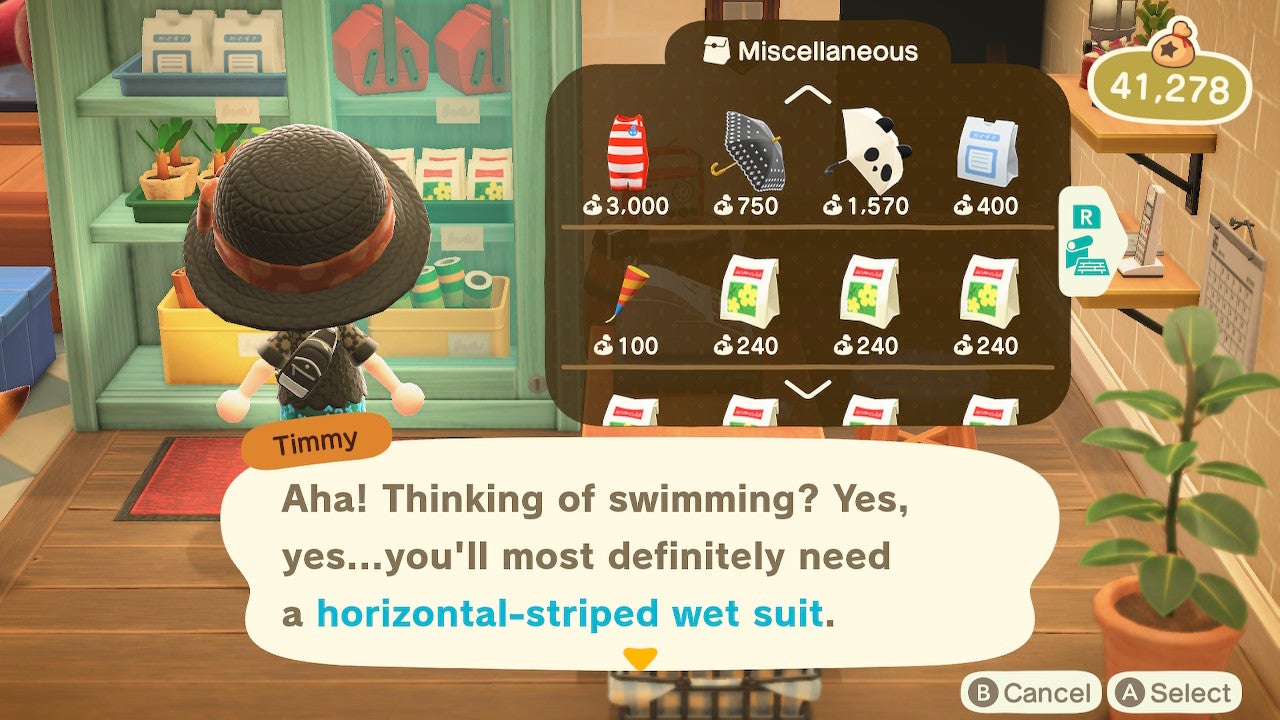The width and height of the screenshot is (1280, 720).
Task: Click the up chevron above the item grid
Action: (807, 96)
